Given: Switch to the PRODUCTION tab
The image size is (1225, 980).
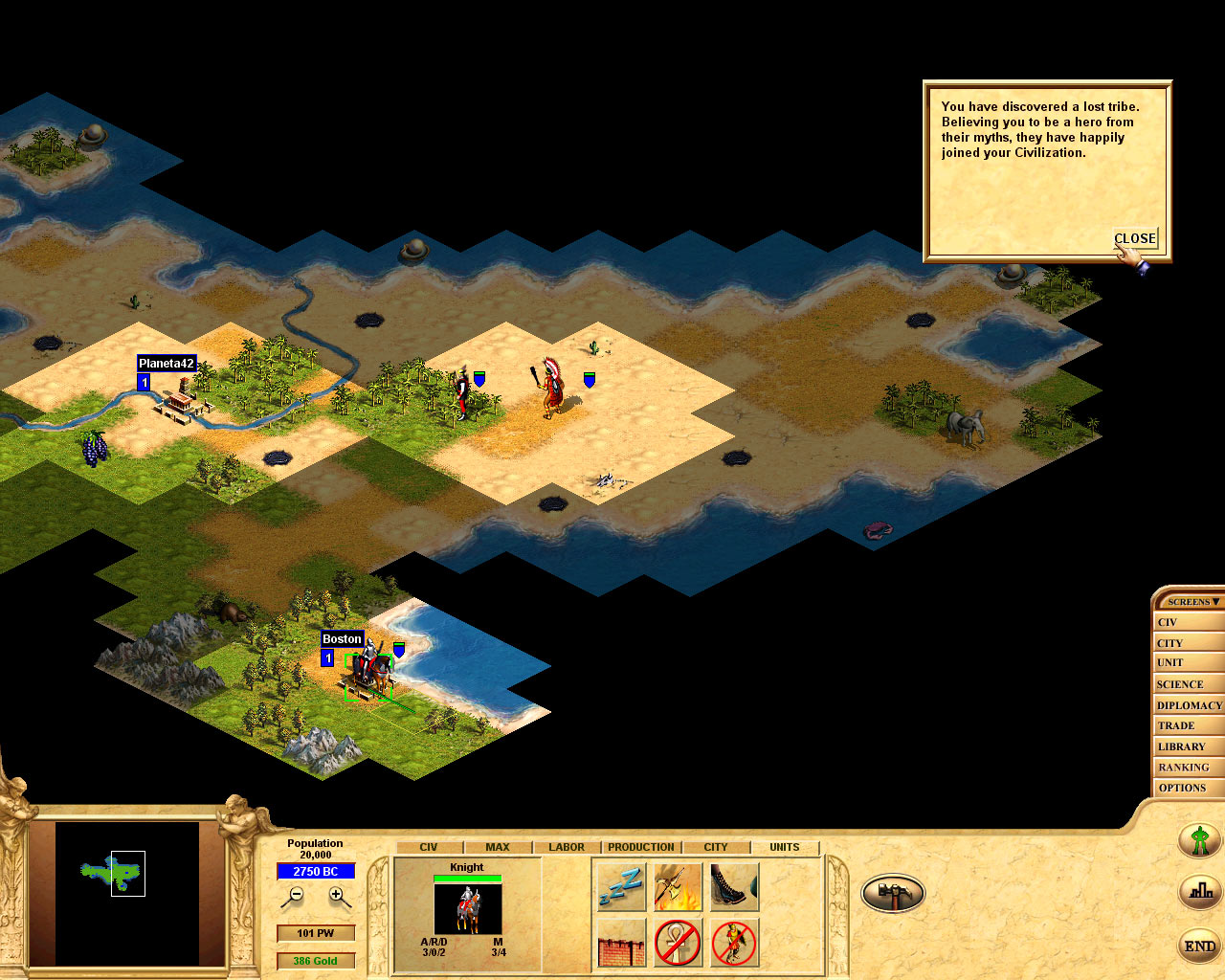Looking at the screenshot, I should point(640,847).
